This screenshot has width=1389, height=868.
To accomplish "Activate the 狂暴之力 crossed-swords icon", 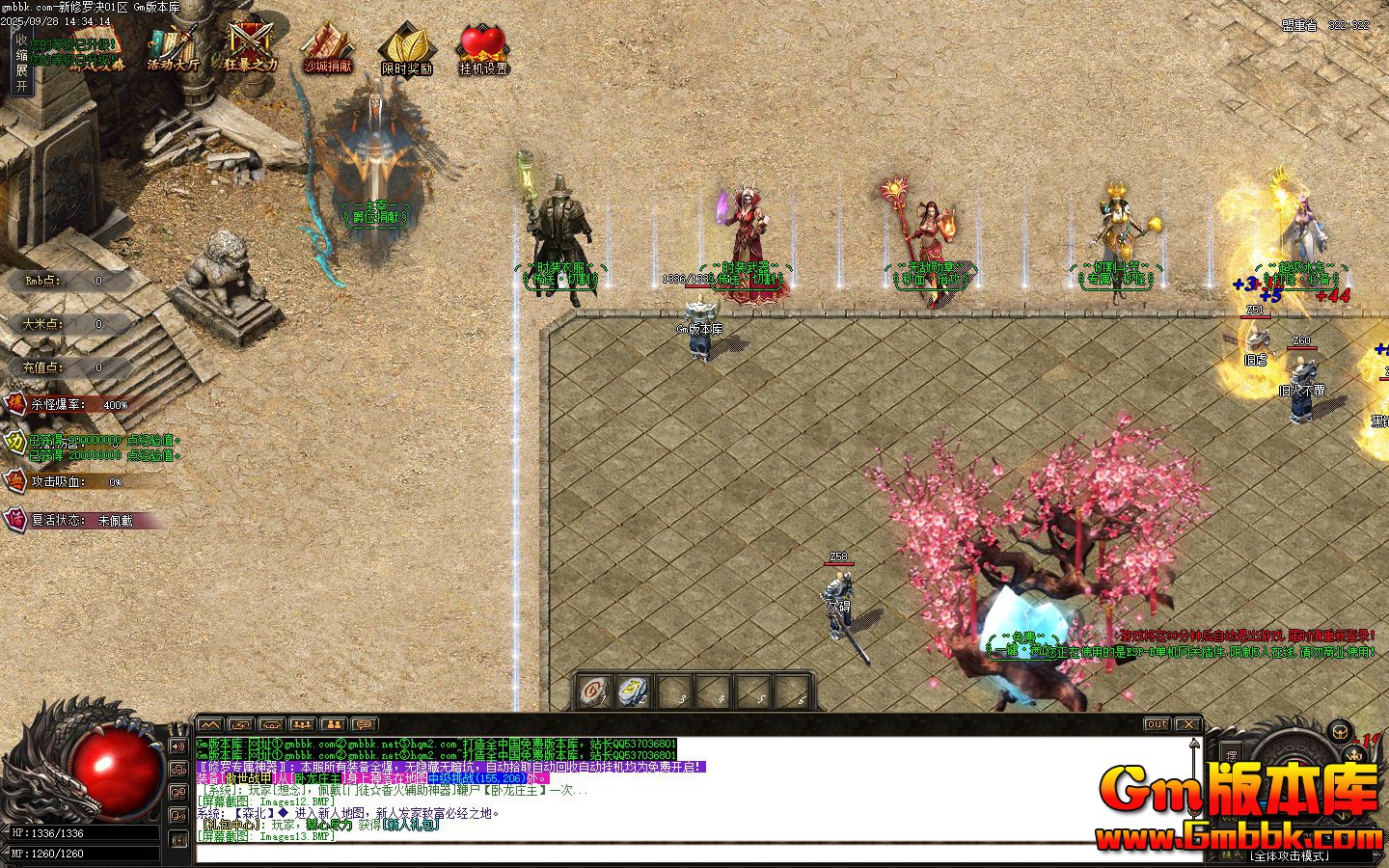I will (248, 41).
